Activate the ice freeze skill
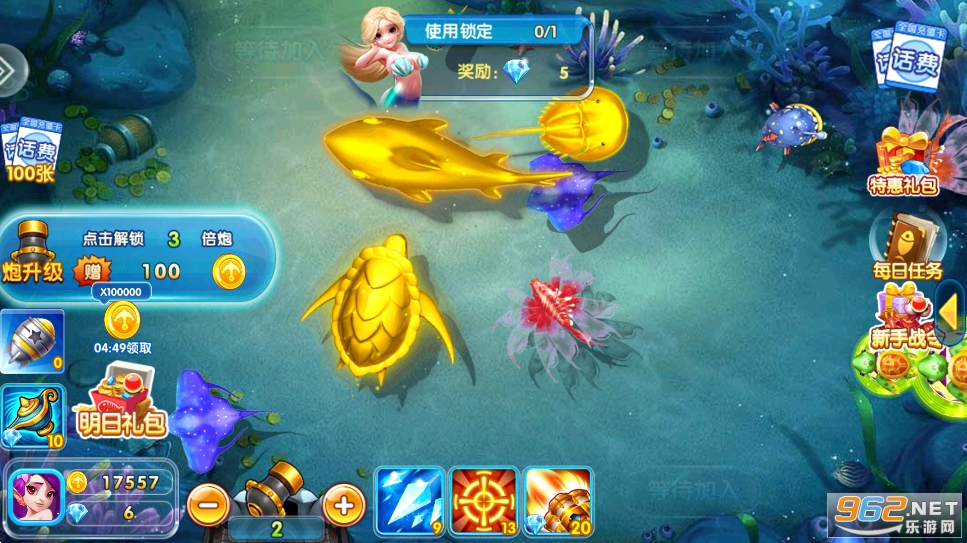This screenshot has width=967, height=543. click(409, 500)
